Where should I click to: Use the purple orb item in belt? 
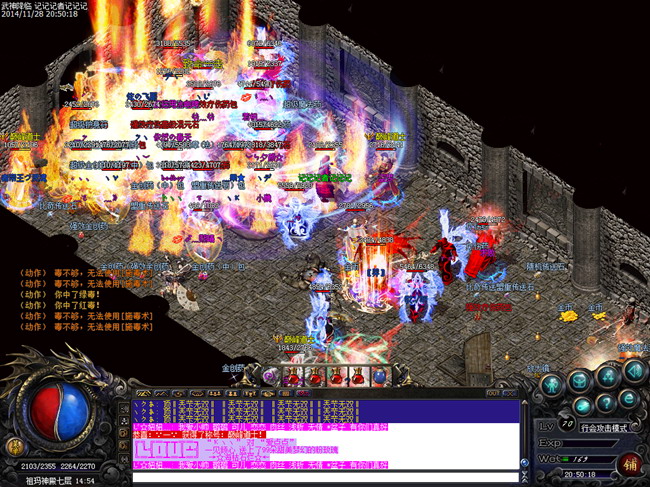270,377
